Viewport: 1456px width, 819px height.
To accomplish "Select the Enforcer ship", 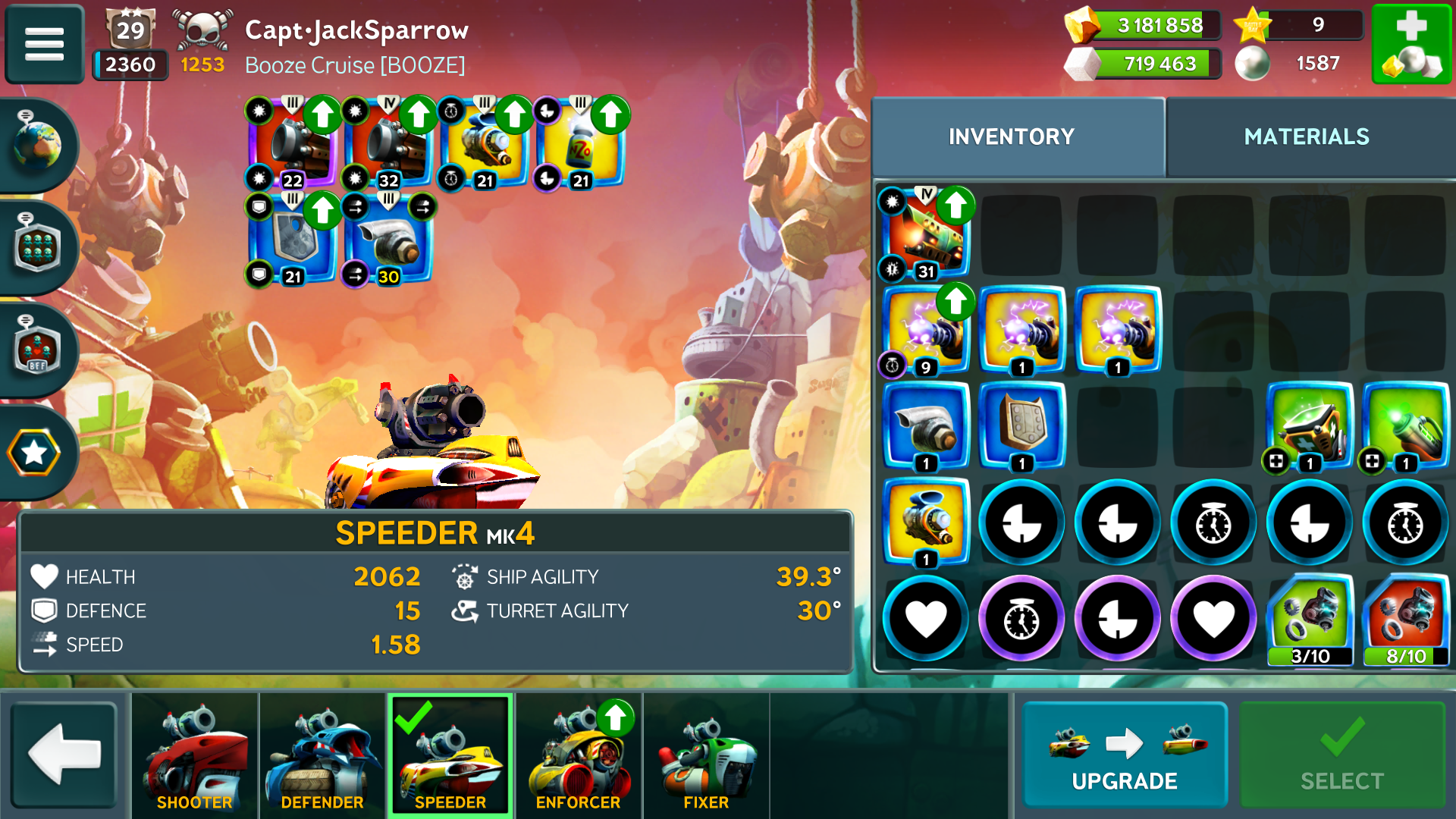I will (579, 756).
